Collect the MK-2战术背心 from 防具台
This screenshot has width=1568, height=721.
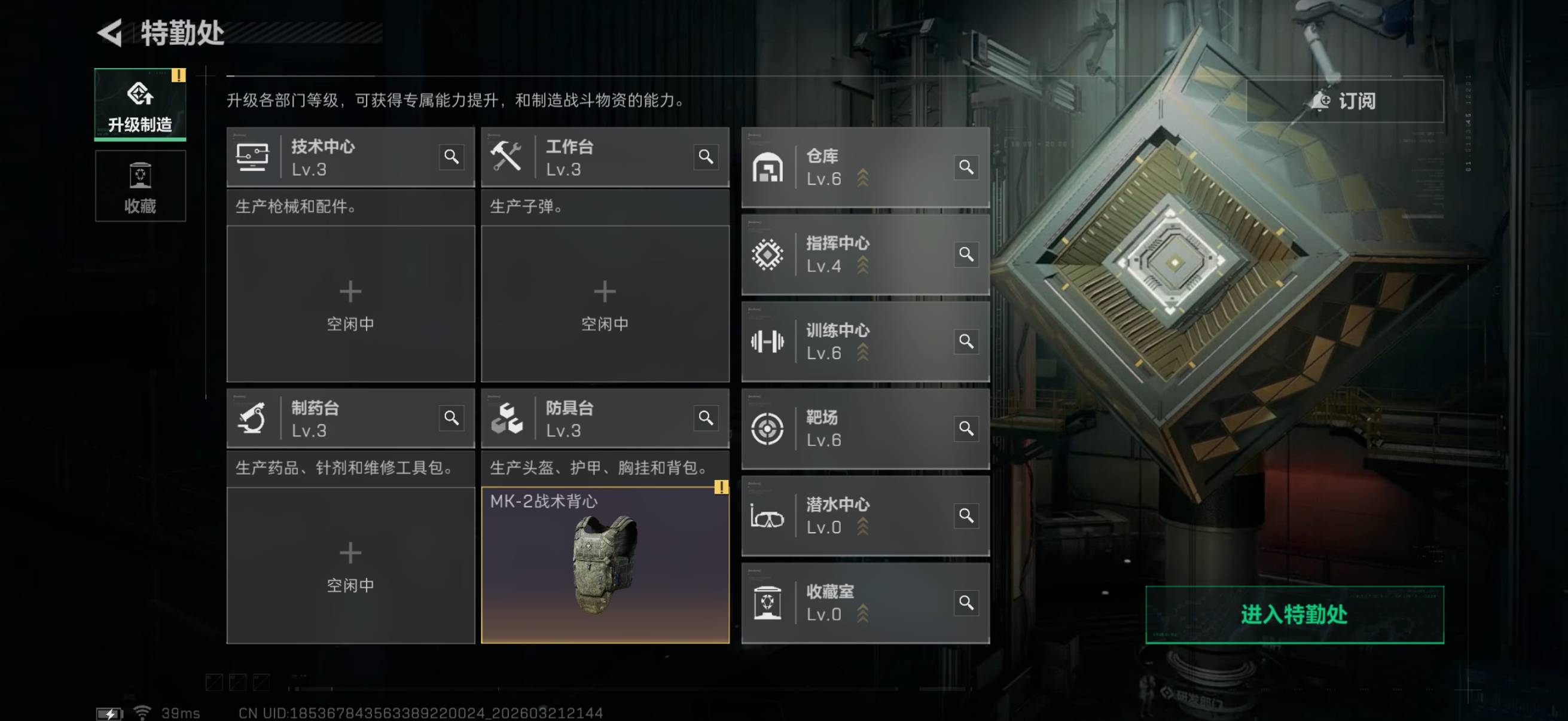click(605, 564)
